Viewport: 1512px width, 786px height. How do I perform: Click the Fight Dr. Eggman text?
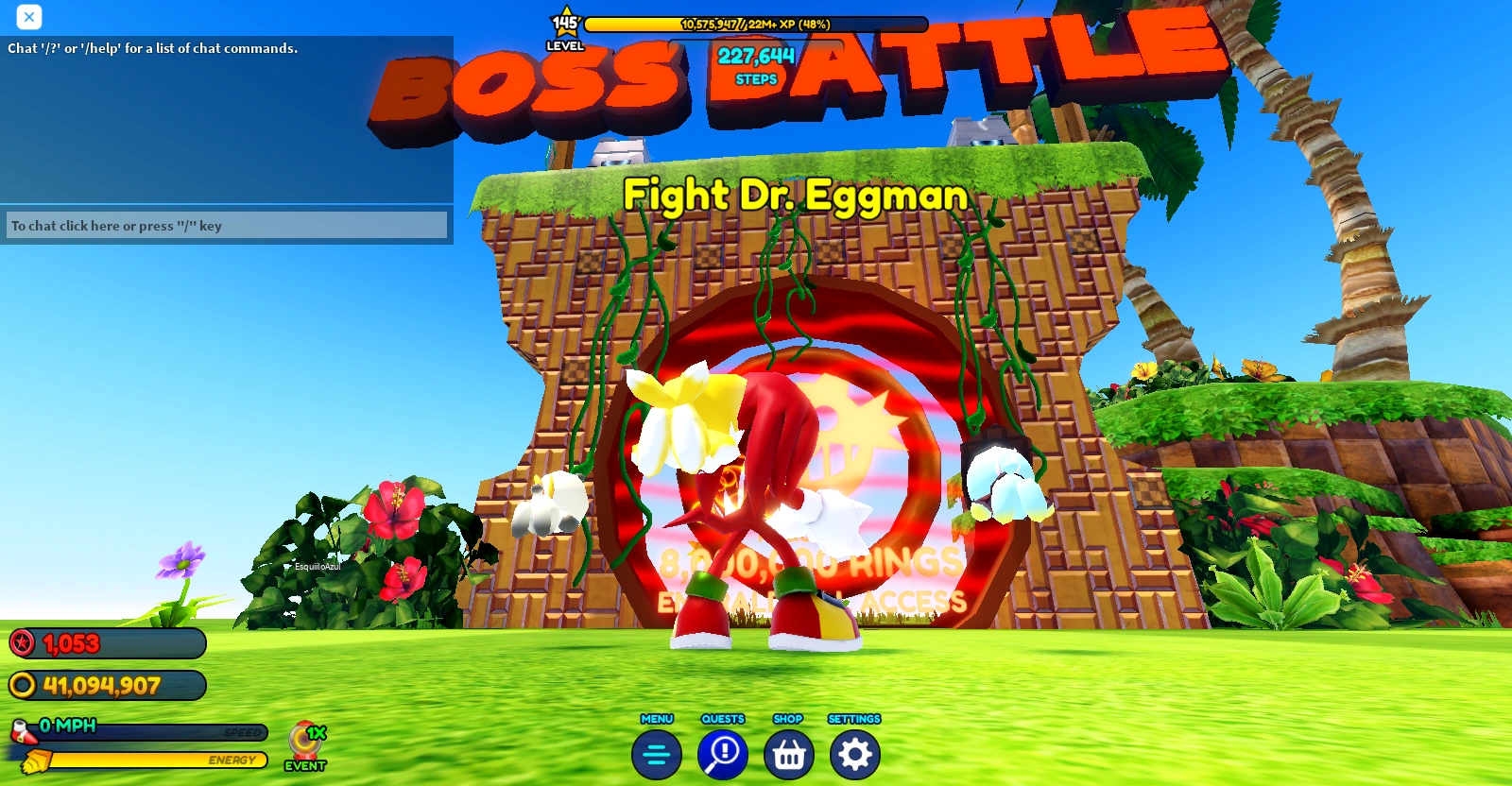point(797,196)
